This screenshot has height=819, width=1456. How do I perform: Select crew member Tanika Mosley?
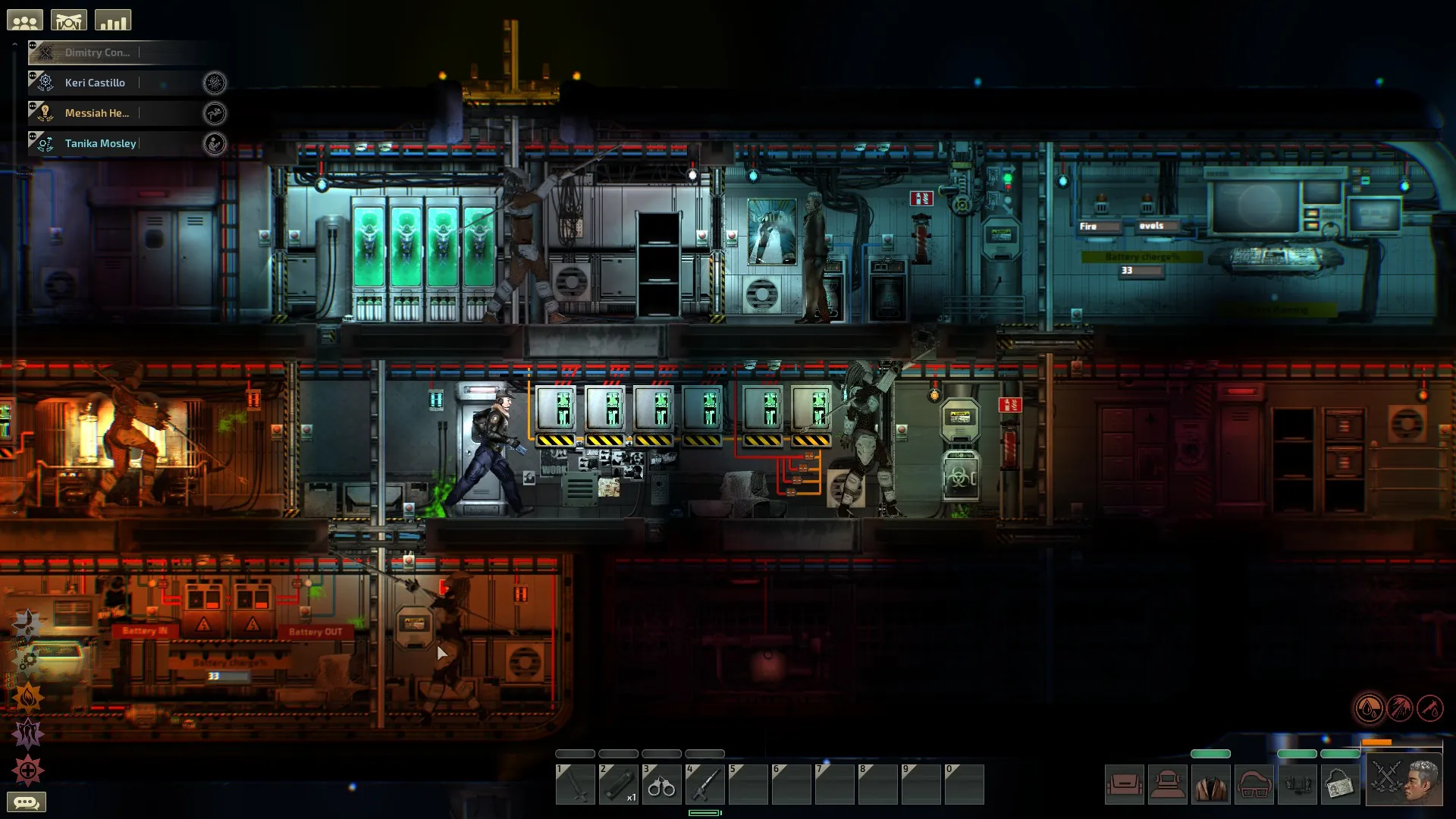[x=100, y=143]
